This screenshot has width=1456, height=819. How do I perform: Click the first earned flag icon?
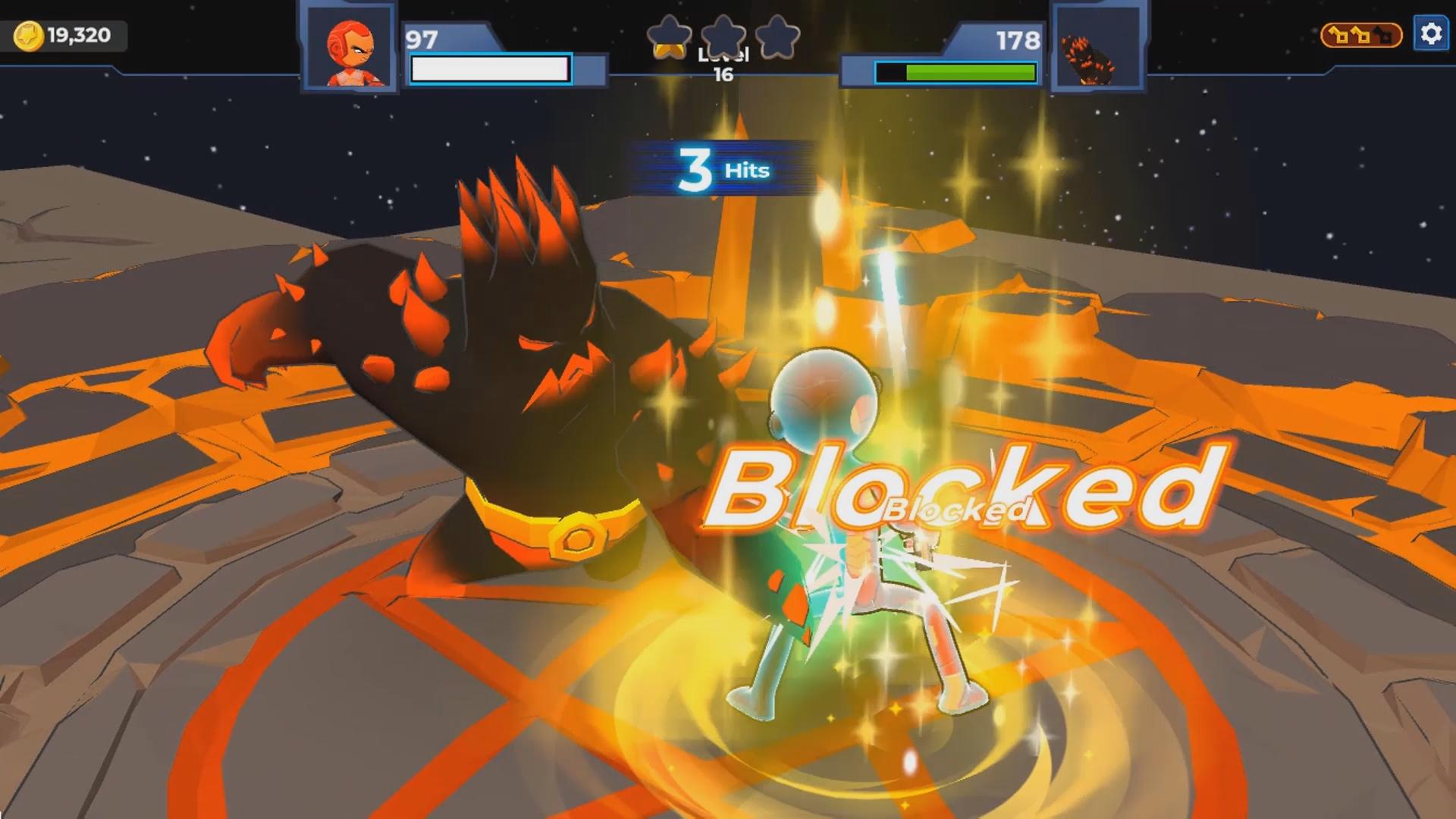point(1338,34)
